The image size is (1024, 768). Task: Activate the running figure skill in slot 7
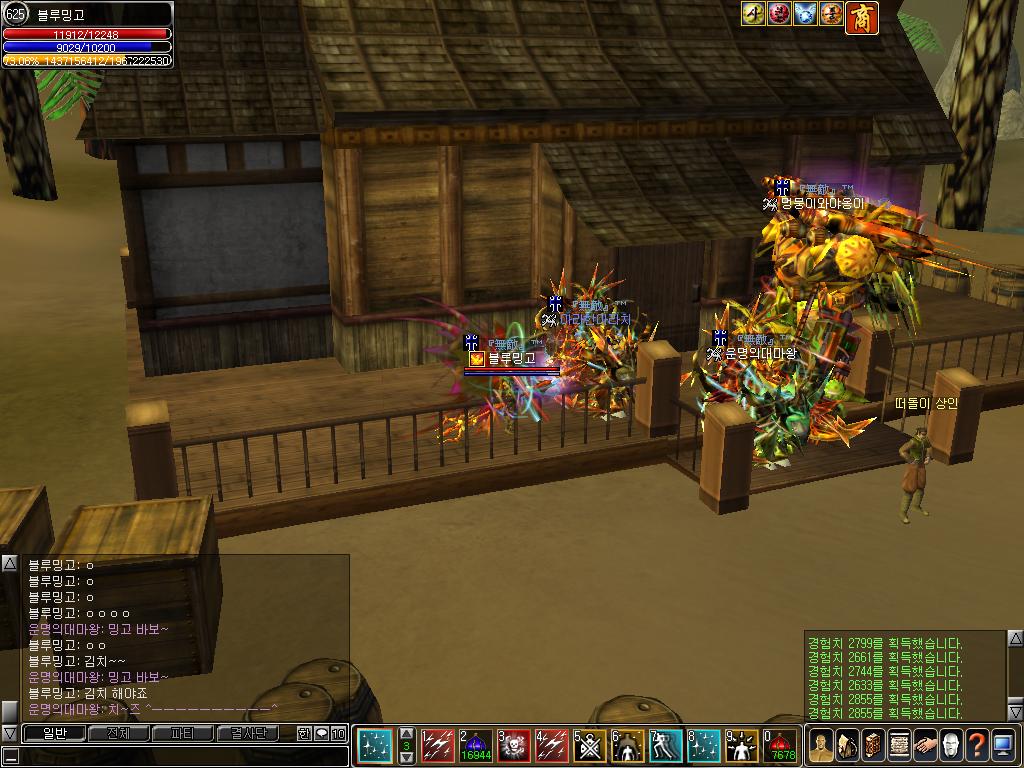point(667,746)
